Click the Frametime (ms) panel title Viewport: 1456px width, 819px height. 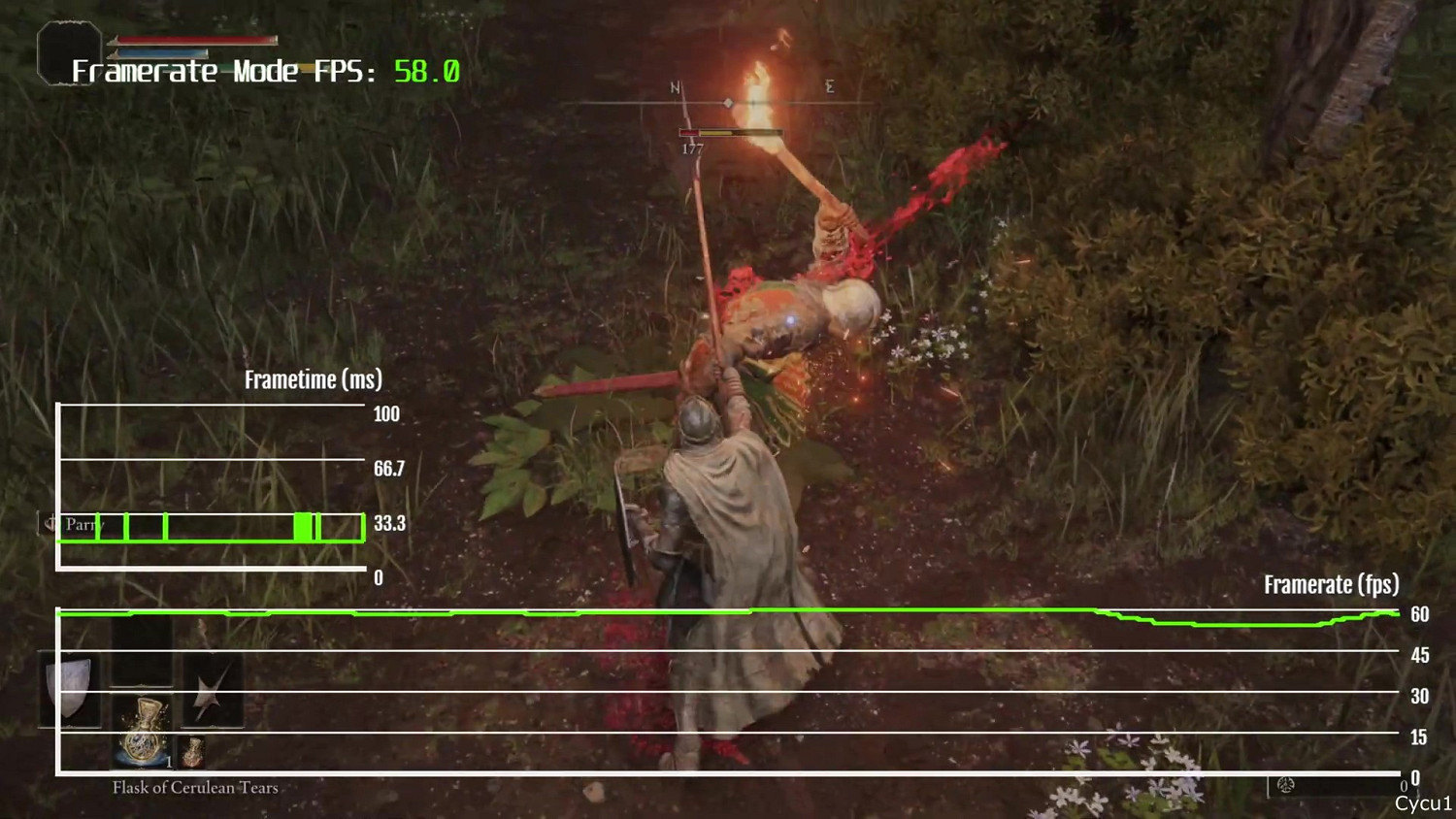point(313,379)
